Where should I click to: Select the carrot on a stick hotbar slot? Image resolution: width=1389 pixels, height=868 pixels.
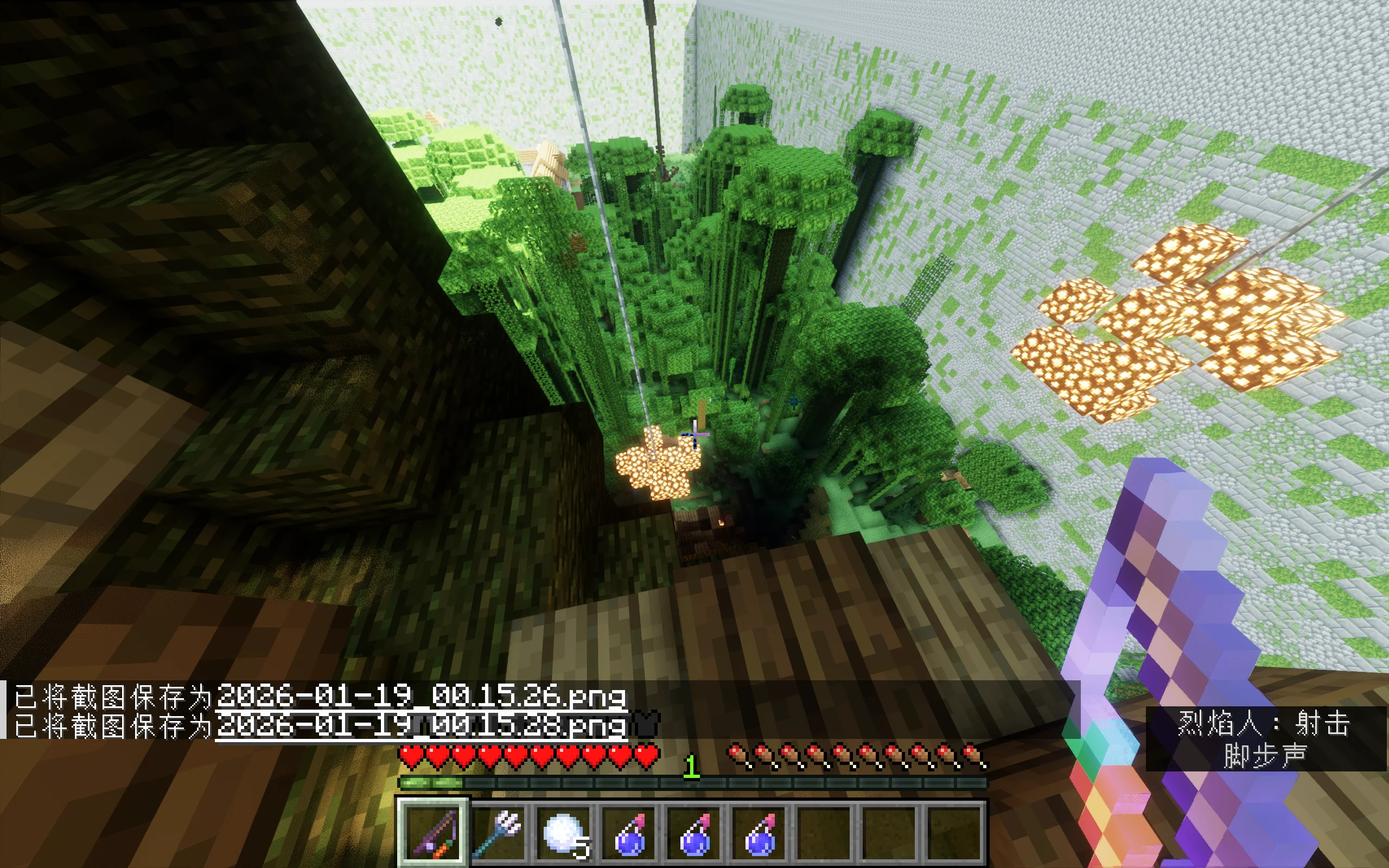434,831
